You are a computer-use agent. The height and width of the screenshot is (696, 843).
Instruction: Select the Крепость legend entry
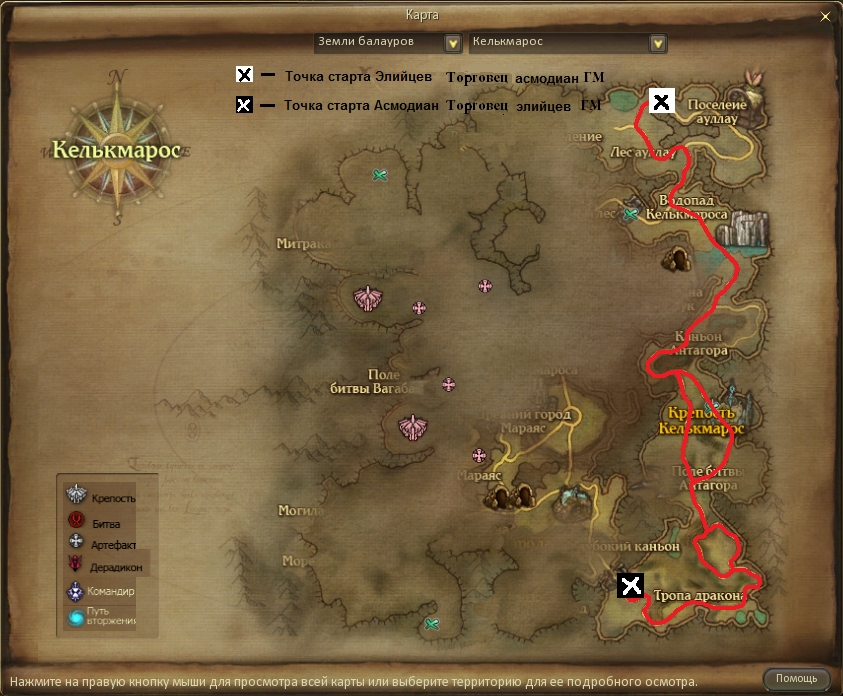tap(100, 497)
